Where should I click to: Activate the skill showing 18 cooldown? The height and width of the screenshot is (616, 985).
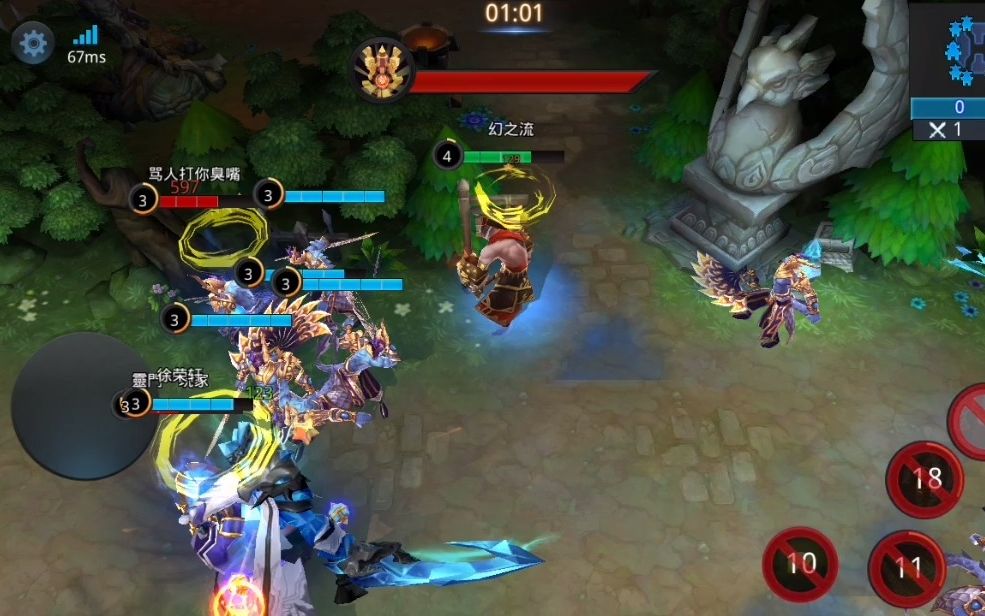(x=925, y=479)
